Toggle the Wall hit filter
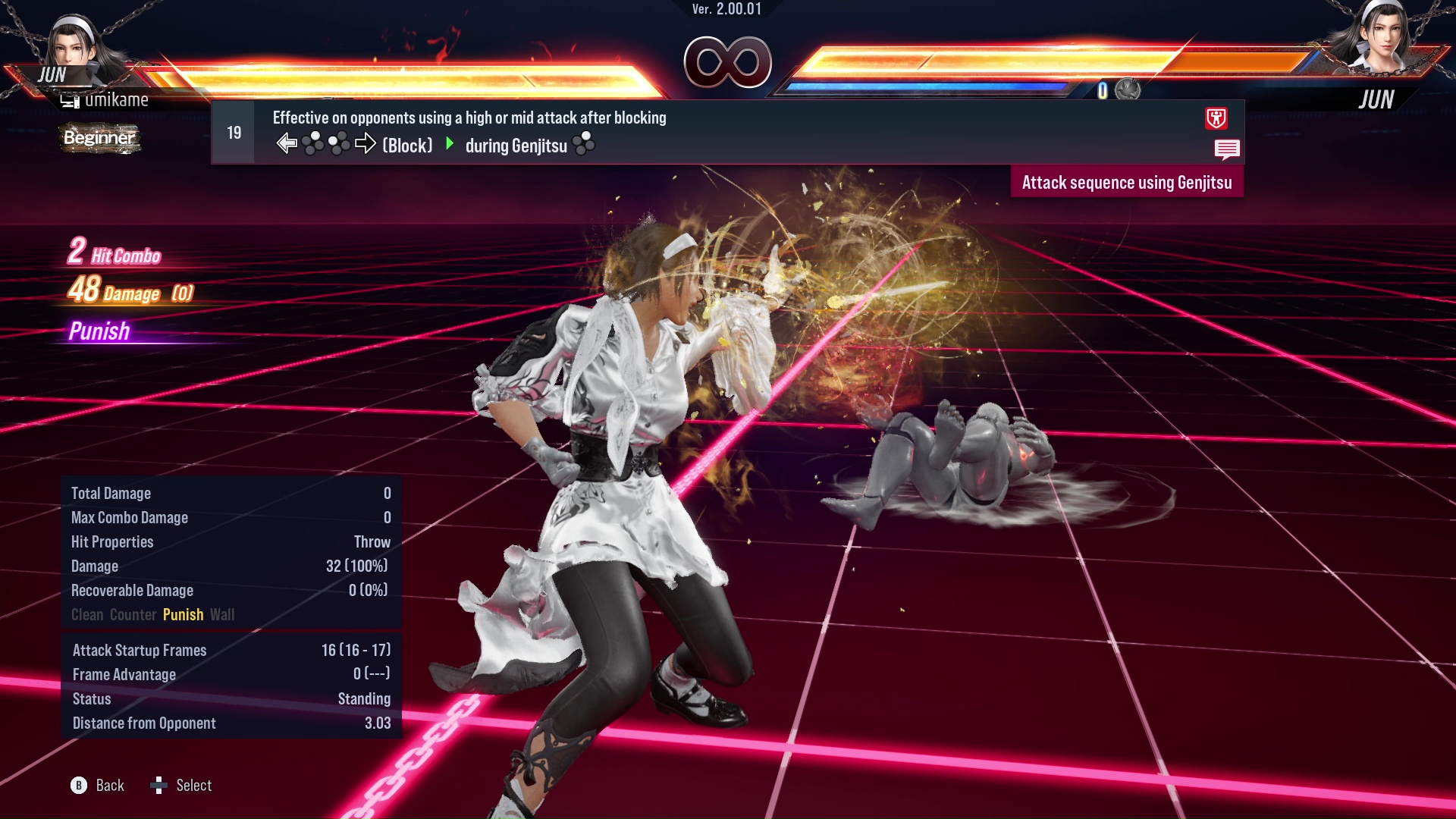 [223, 615]
